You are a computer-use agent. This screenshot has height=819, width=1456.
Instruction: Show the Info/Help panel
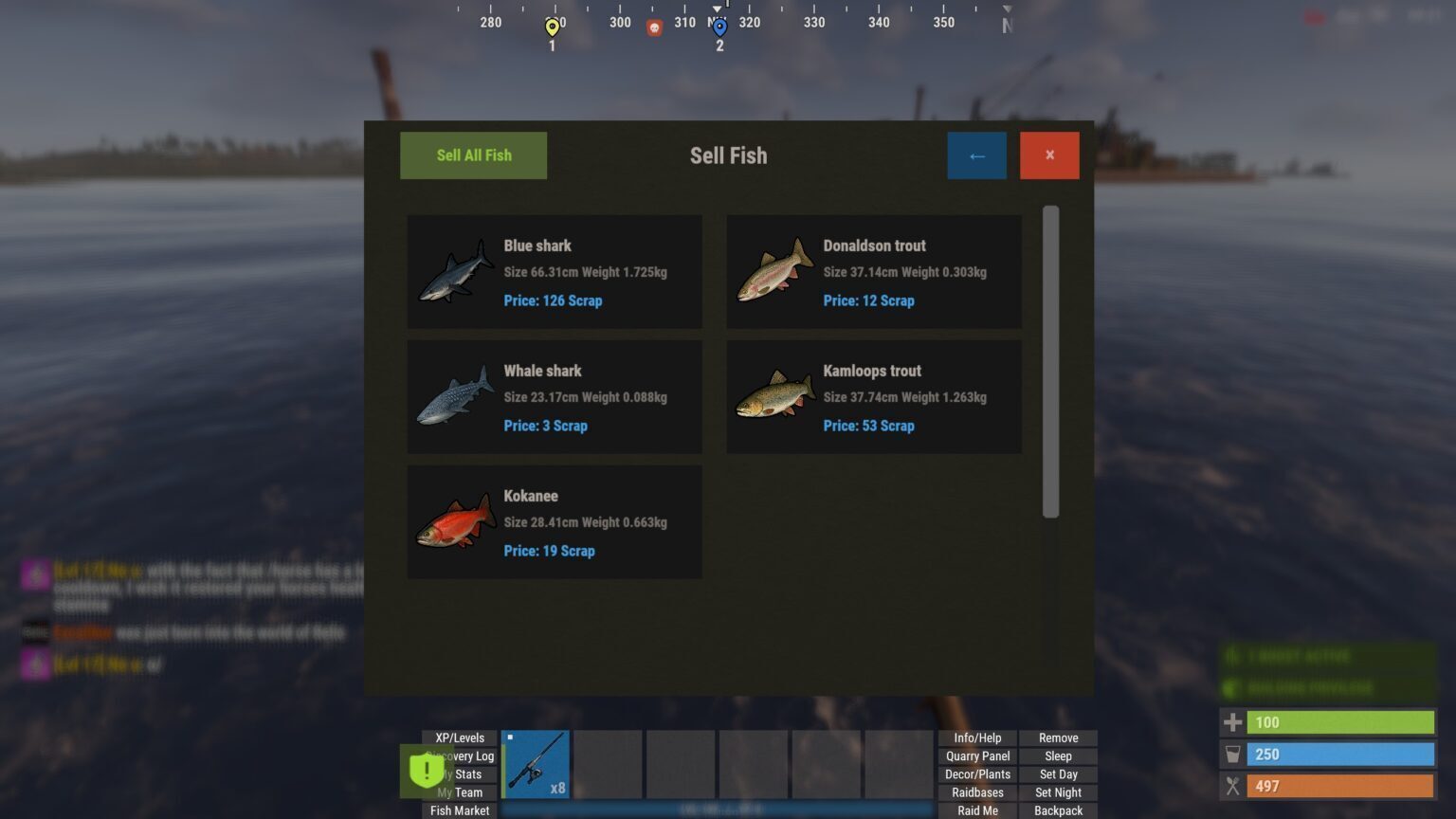(x=977, y=737)
